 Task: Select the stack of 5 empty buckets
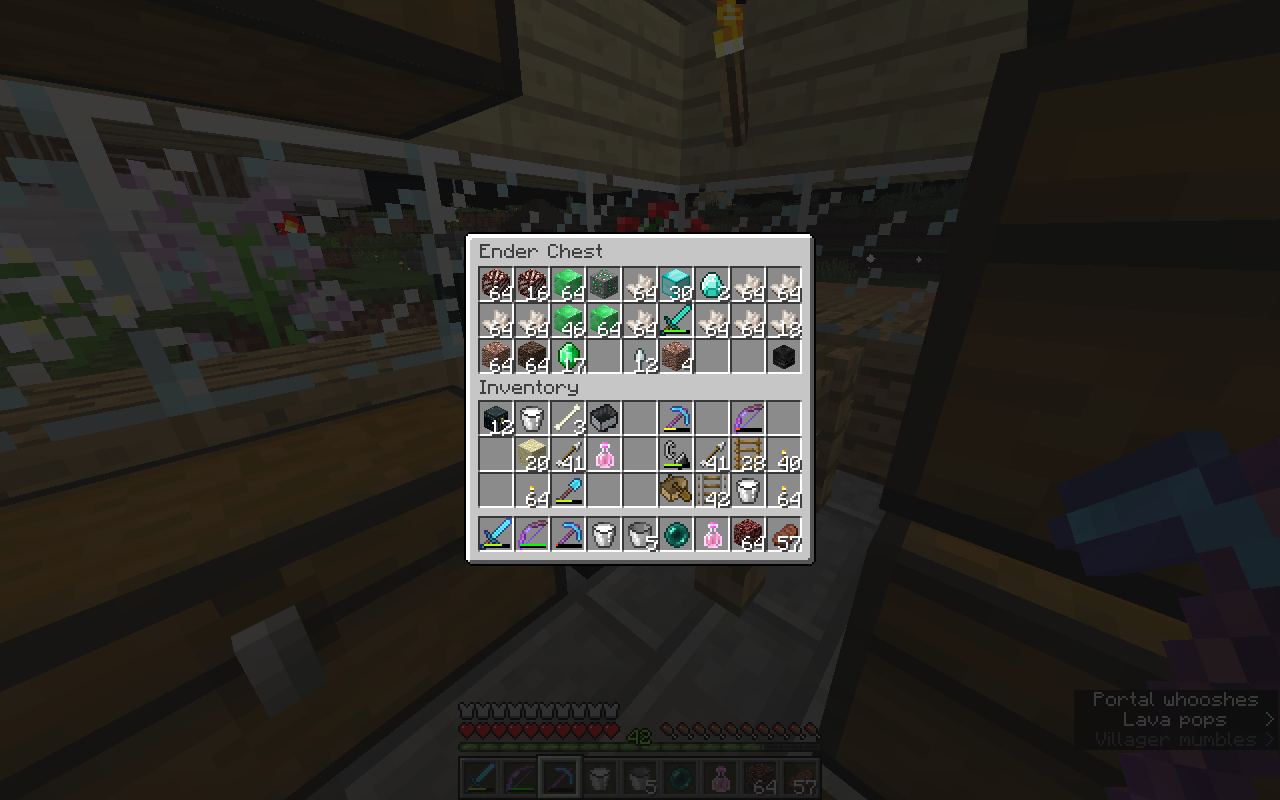[x=640, y=533]
